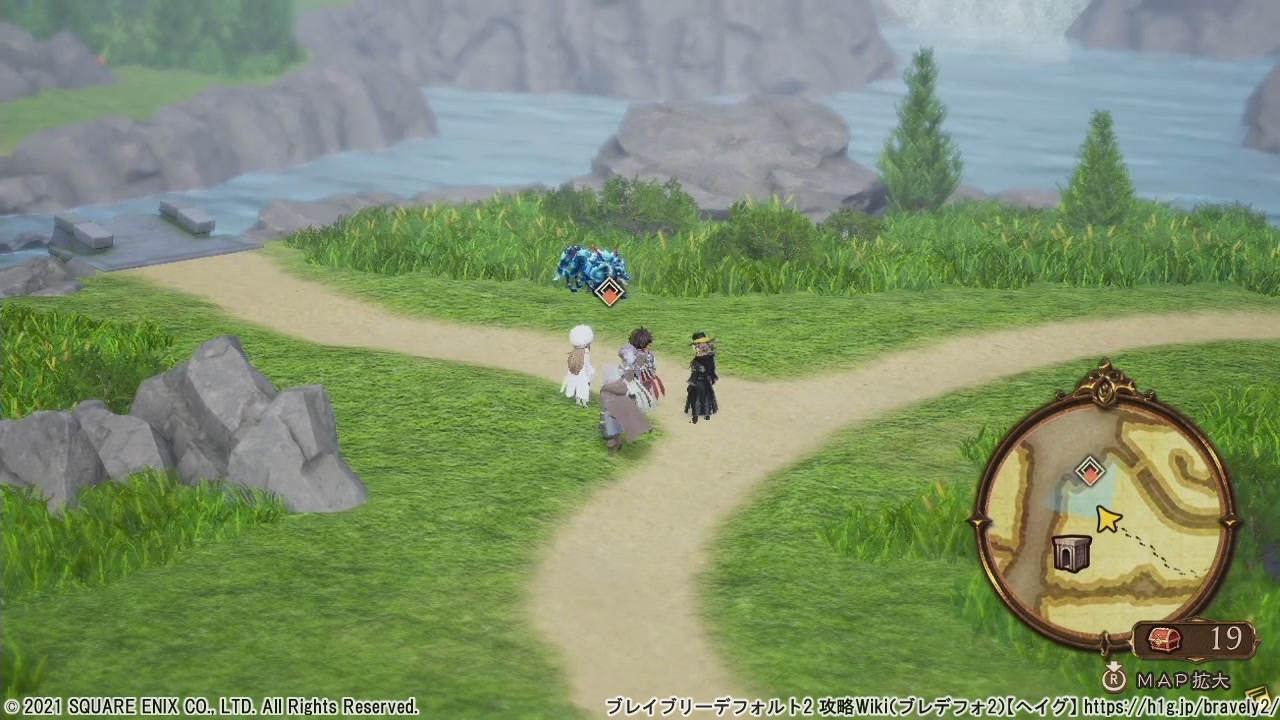Click the treasure chest counter icon
The image size is (1280, 720).
(1163, 639)
